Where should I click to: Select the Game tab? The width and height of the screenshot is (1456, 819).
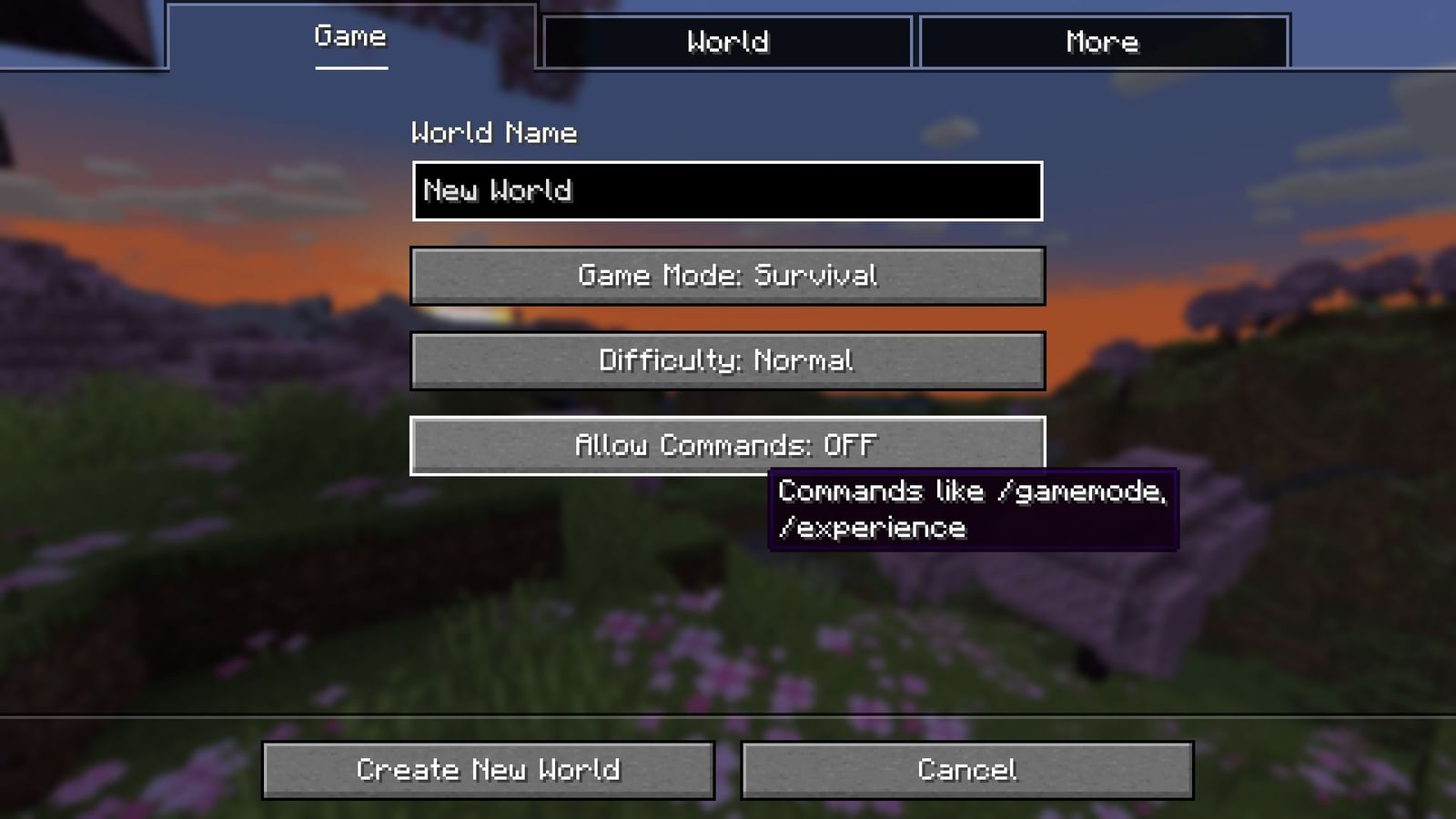[x=349, y=36]
